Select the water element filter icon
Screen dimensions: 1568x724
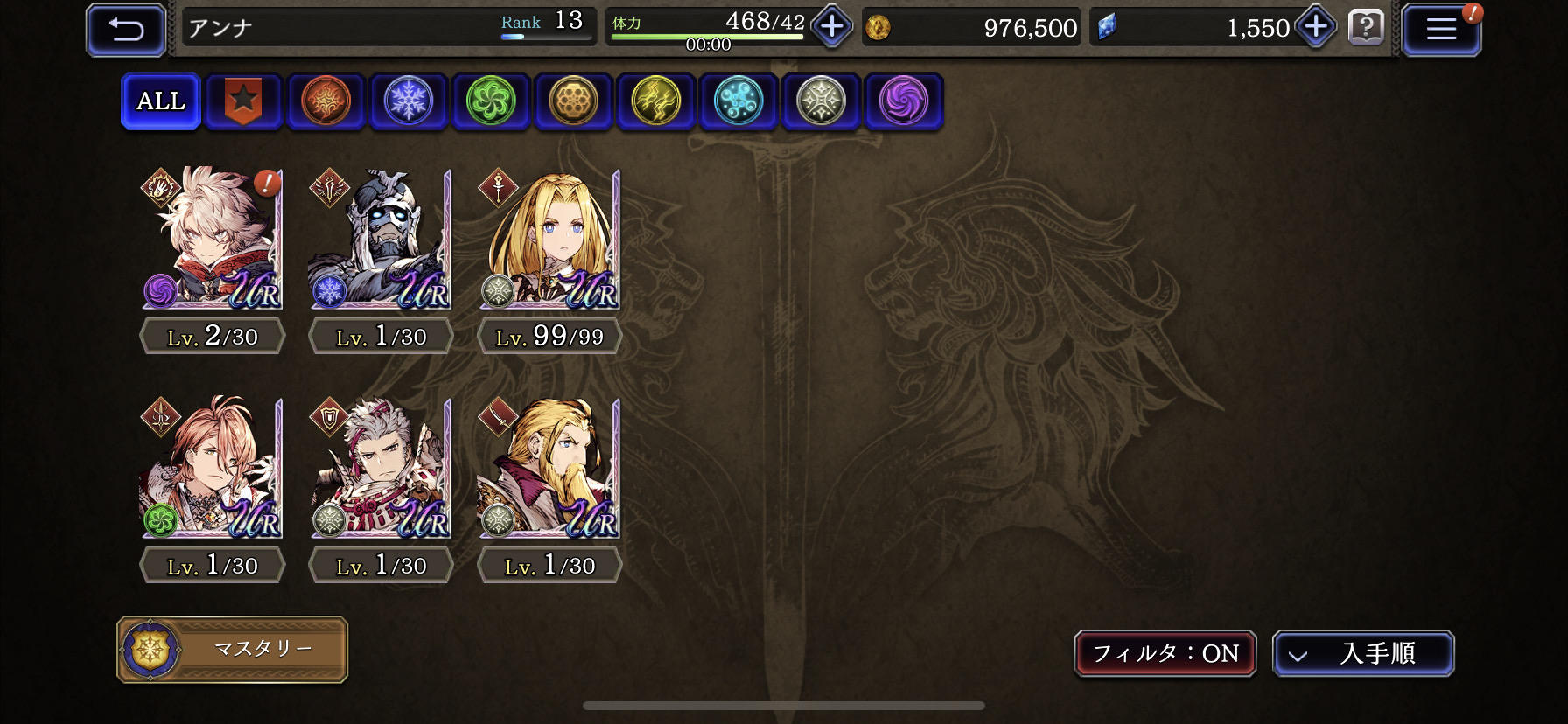point(738,101)
